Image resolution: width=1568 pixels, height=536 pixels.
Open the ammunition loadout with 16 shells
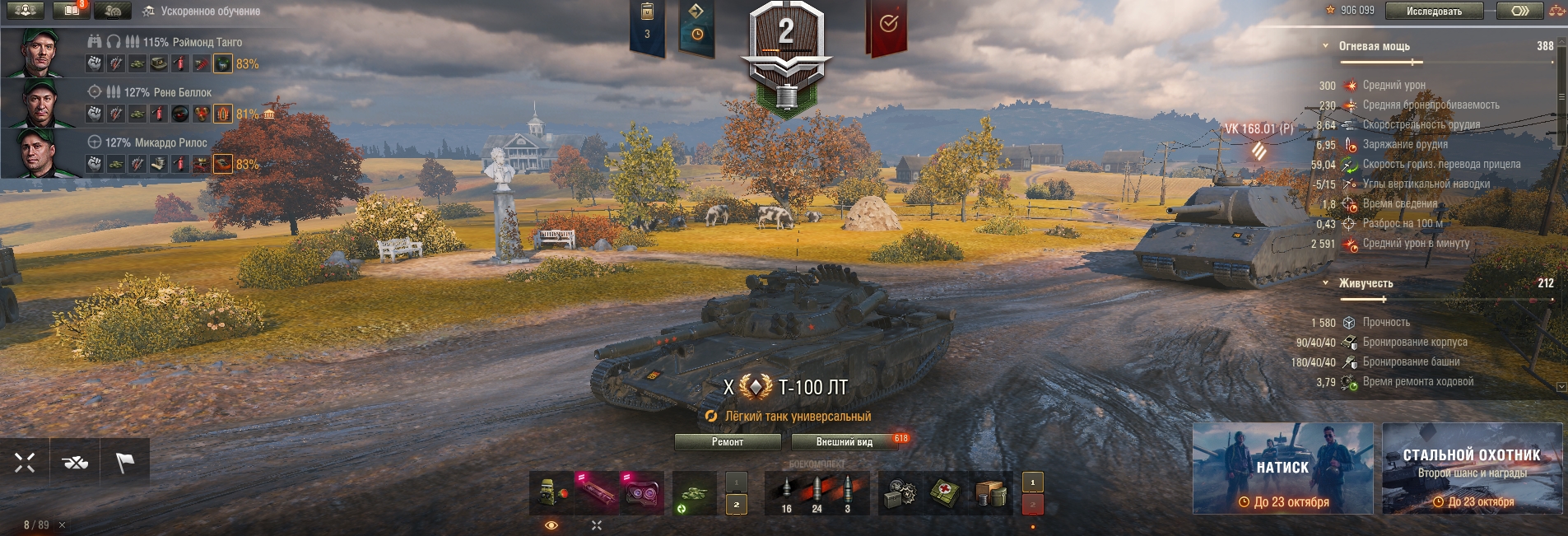(x=786, y=493)
